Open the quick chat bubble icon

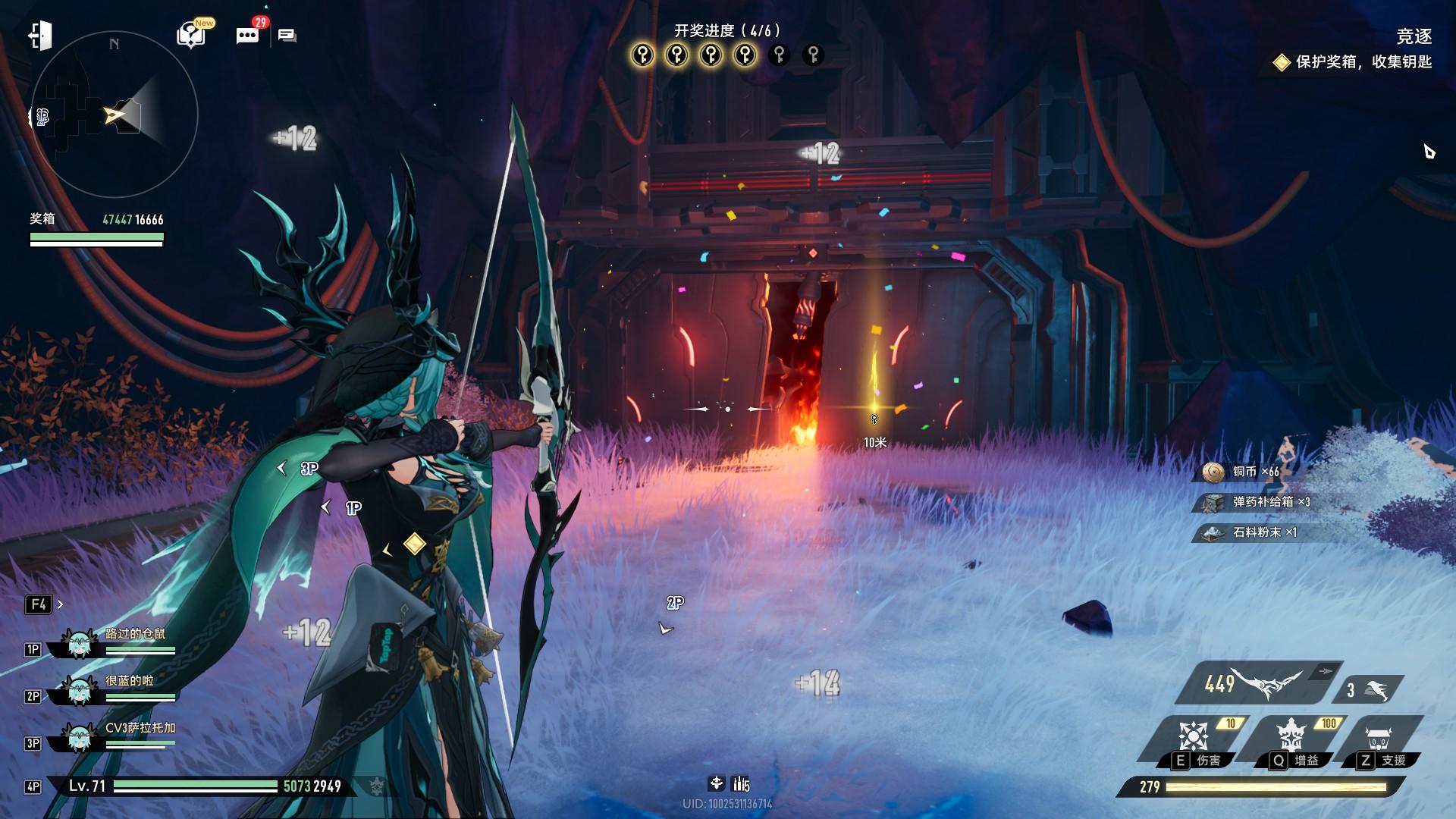click(x=287, y=36)
